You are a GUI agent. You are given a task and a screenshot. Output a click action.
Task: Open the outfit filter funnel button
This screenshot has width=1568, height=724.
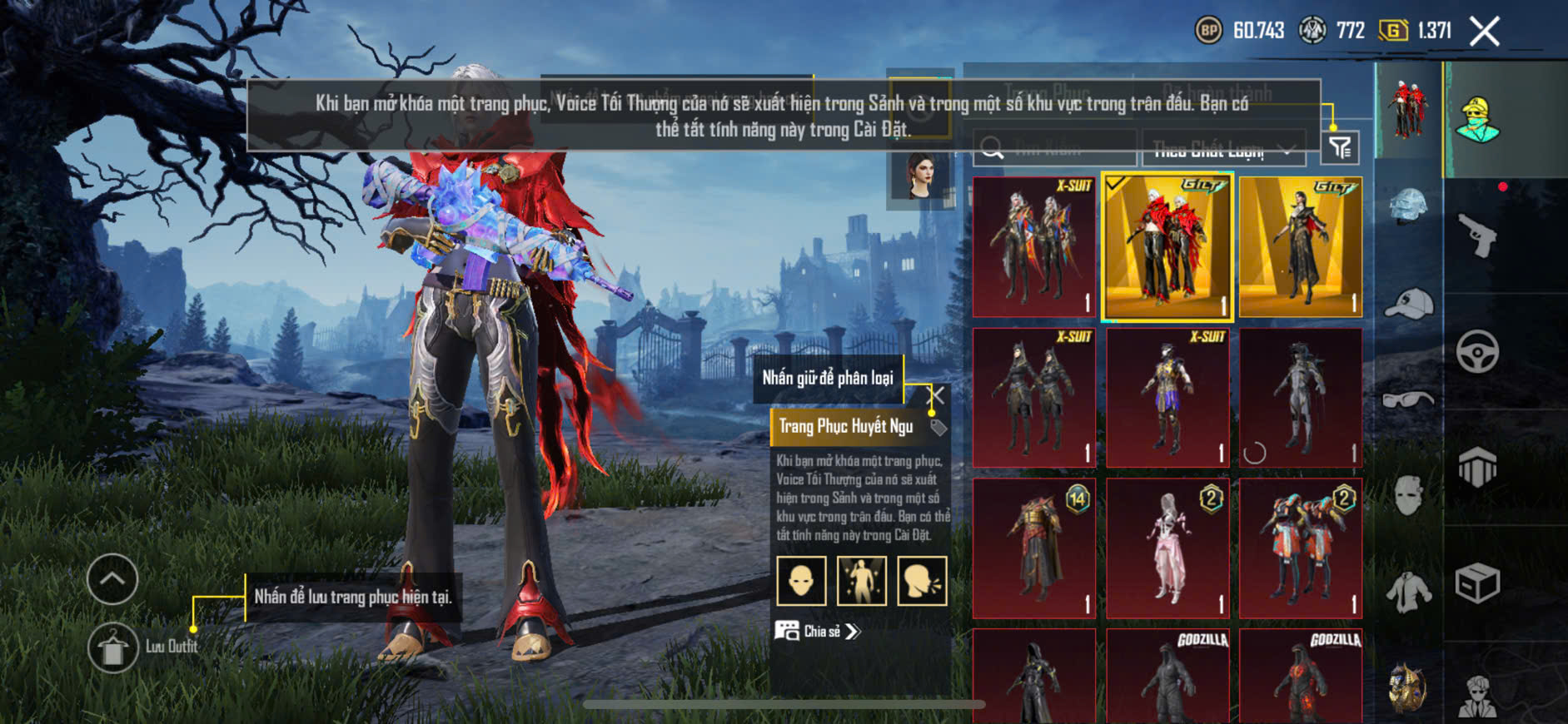point(1340,148)
